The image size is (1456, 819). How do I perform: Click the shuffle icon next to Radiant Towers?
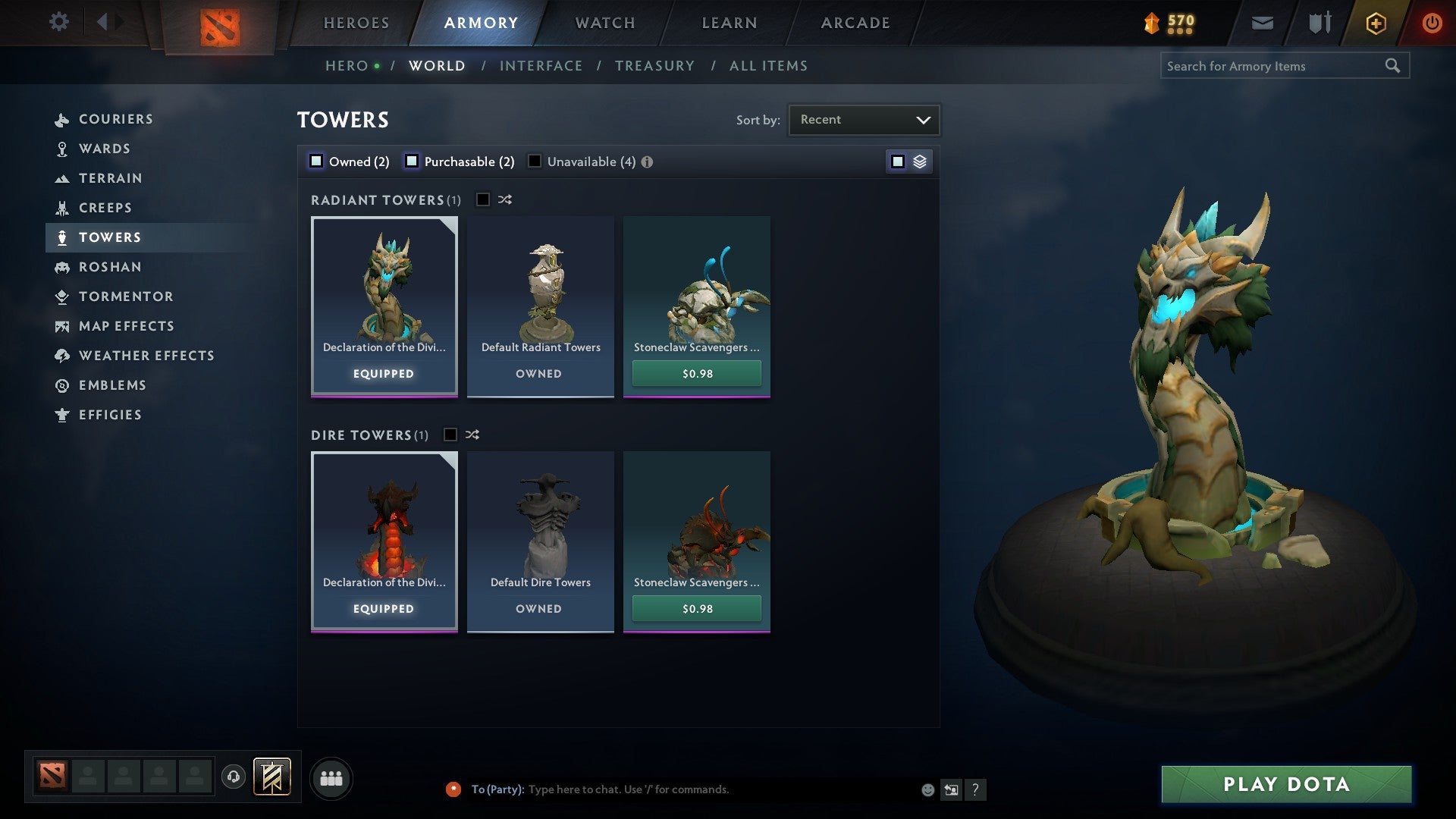point(505,199)
